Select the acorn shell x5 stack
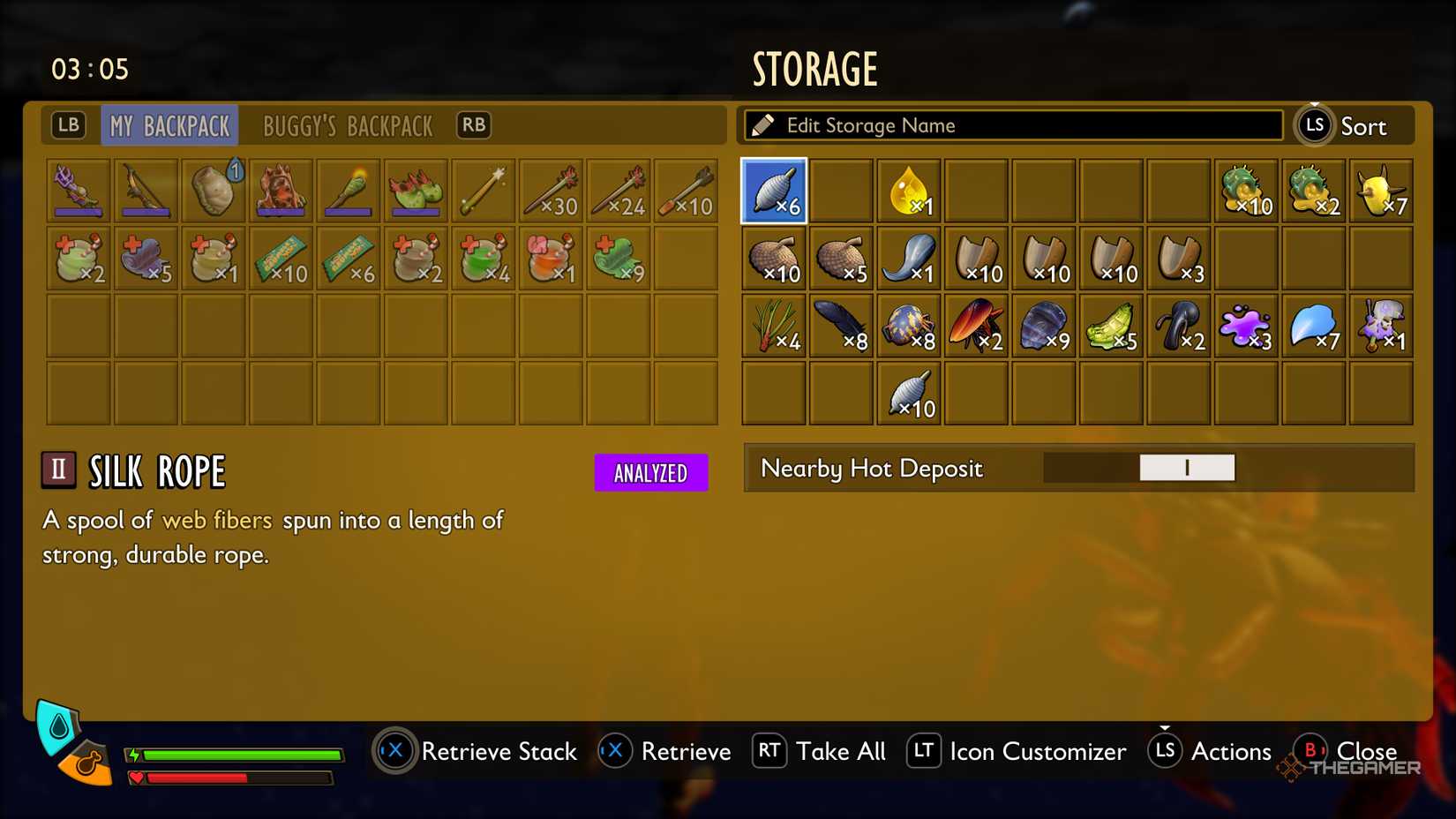 click(842, 259)
